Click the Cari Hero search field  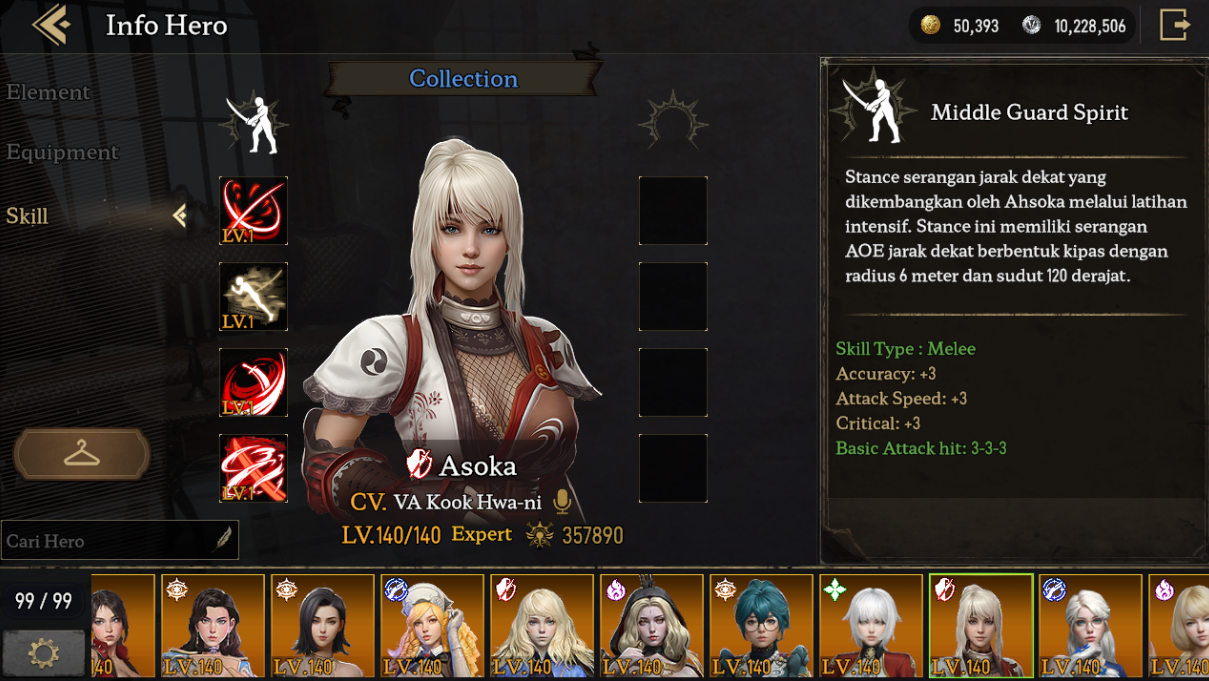point(110,541)
